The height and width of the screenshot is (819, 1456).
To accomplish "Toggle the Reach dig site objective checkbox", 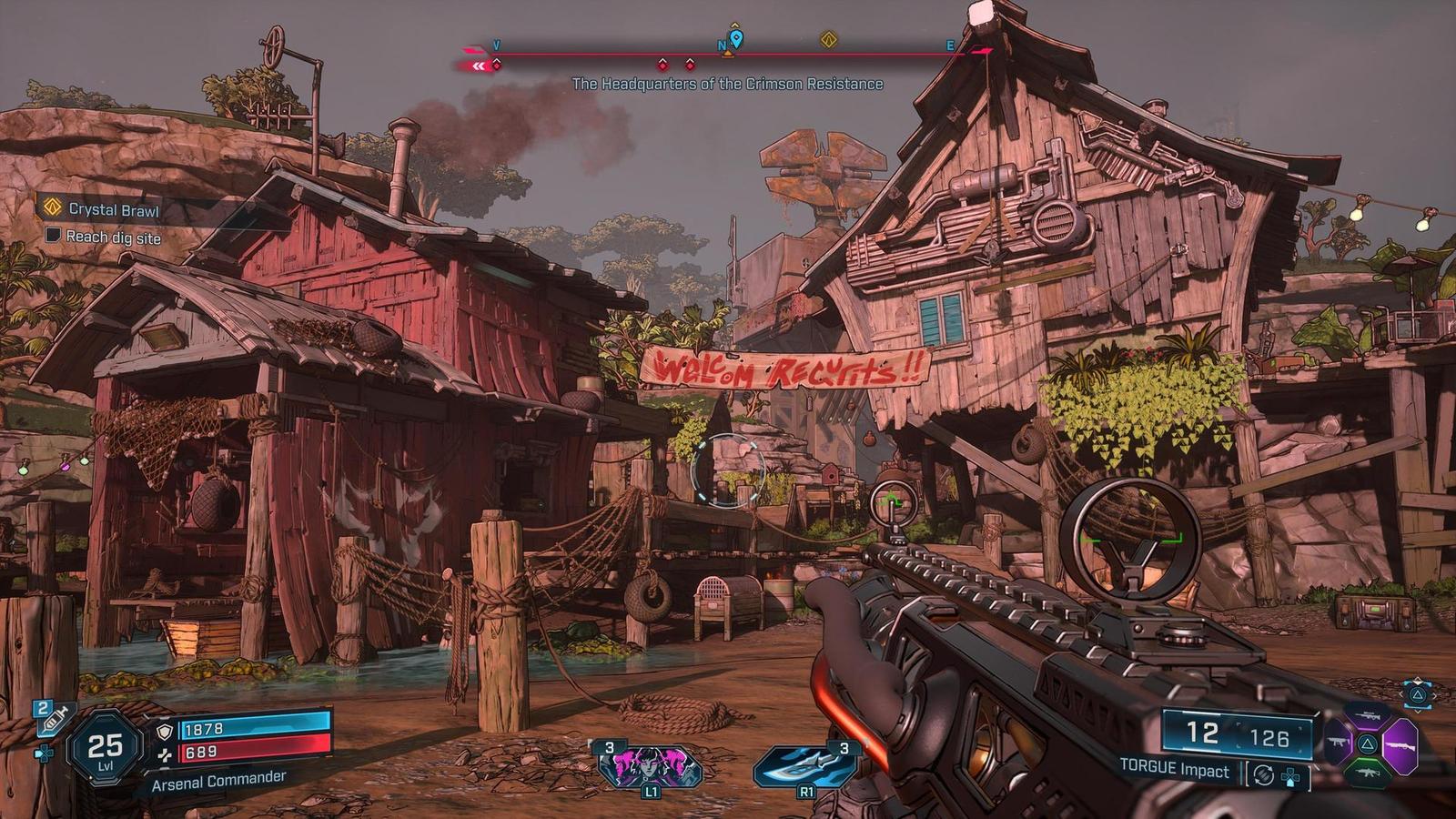I will [x=54, y=236].
